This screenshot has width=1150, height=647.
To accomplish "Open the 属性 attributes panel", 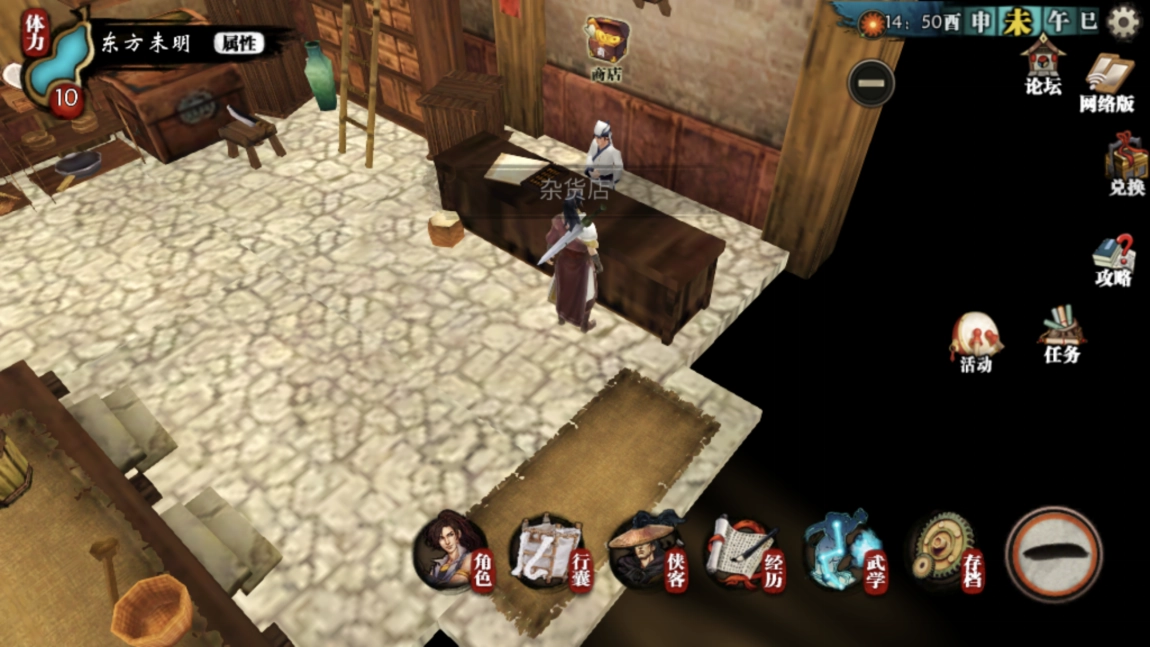I will point(238,43).
